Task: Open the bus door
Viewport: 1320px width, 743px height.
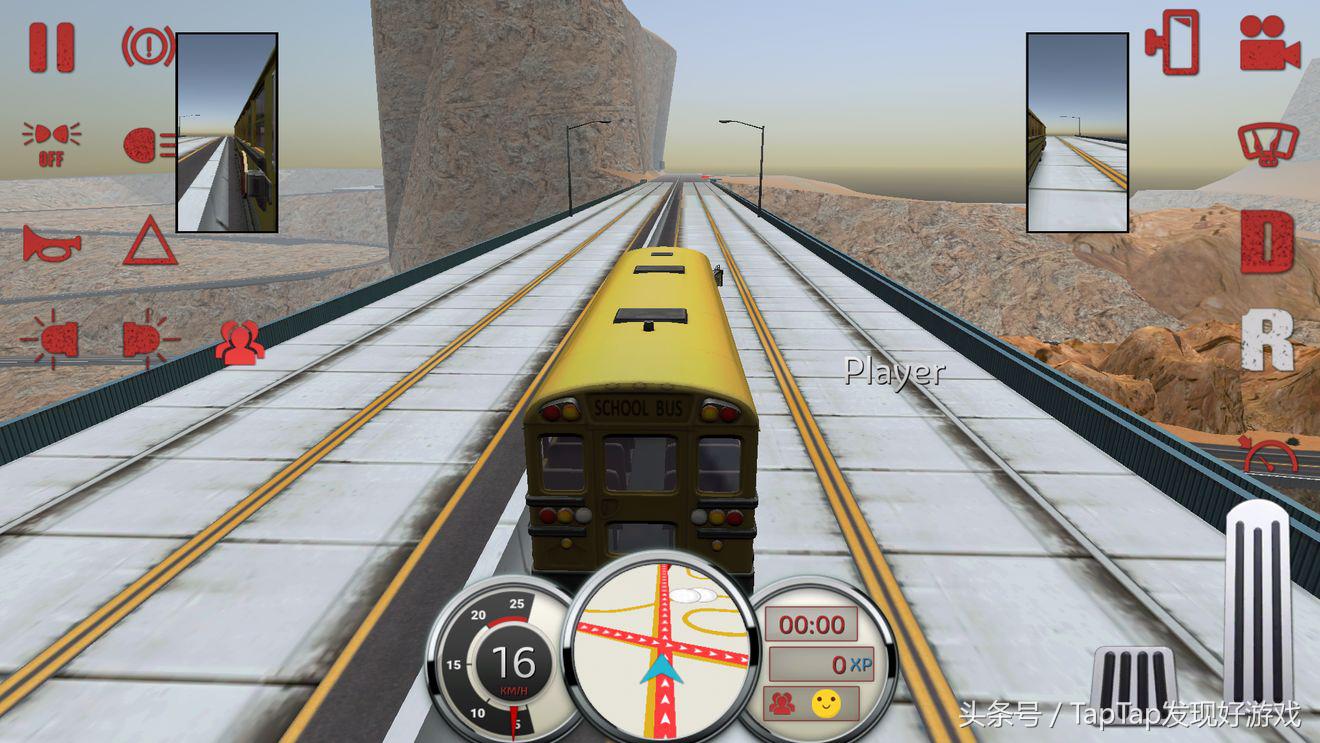Action: [1173, 42]
